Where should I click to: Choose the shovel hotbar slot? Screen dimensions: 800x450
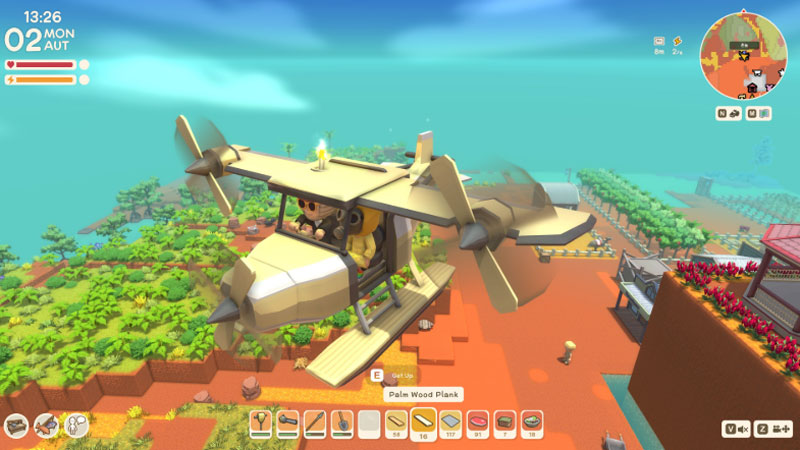(342, 422)
